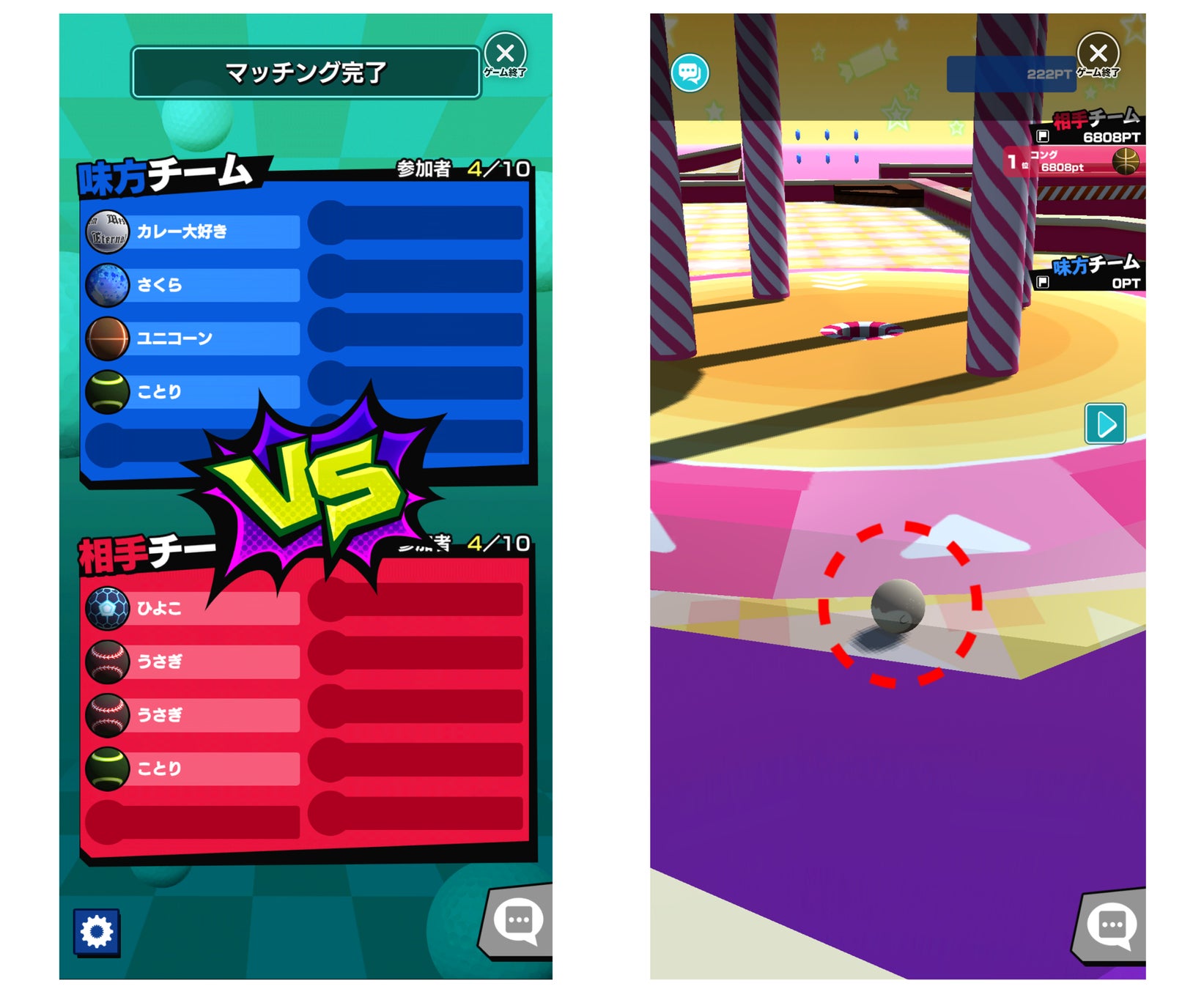This screenshot has height=989, width=1204.
Task: Tap ことり's tennis ball avatar on red team
Action: [108, 768]
